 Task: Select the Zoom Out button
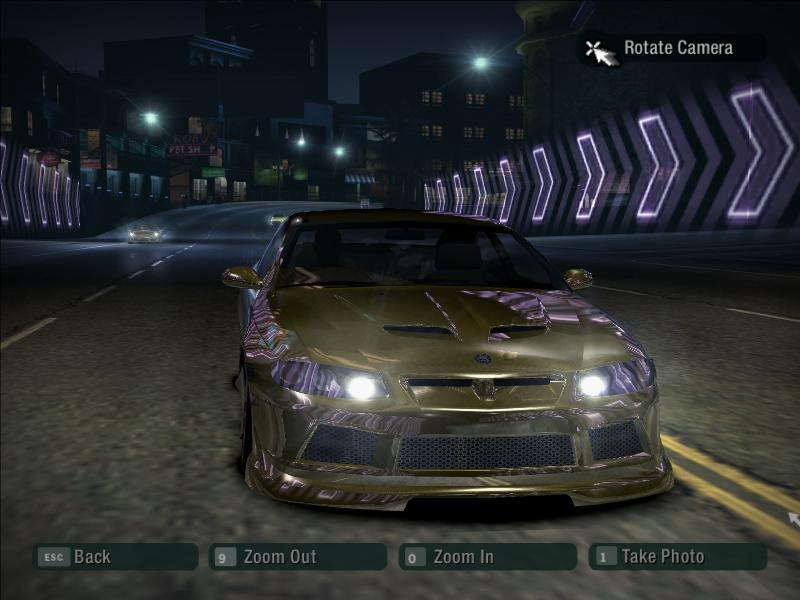point(297,557)
